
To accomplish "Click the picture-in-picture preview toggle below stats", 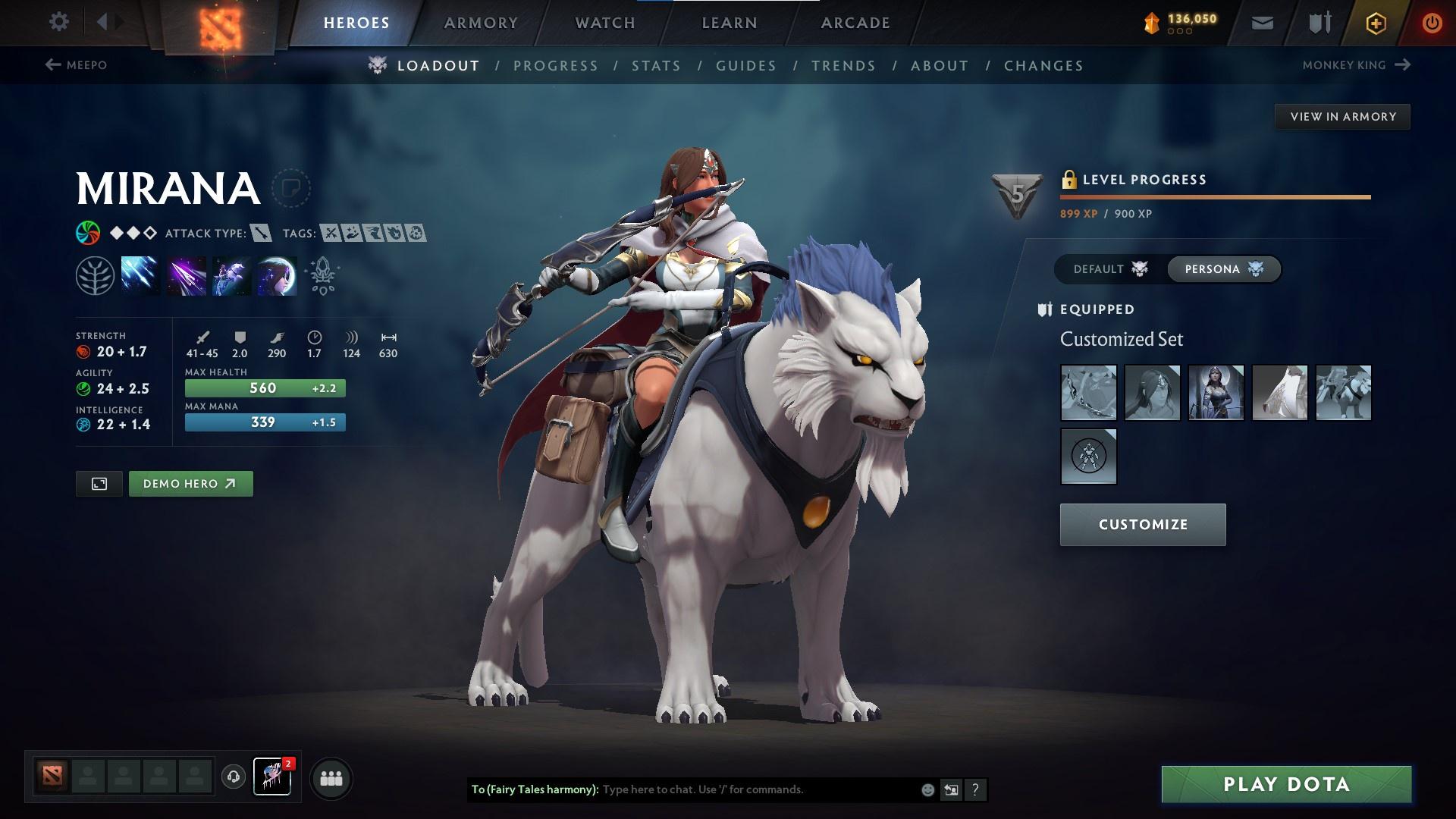I will point(99,483).
